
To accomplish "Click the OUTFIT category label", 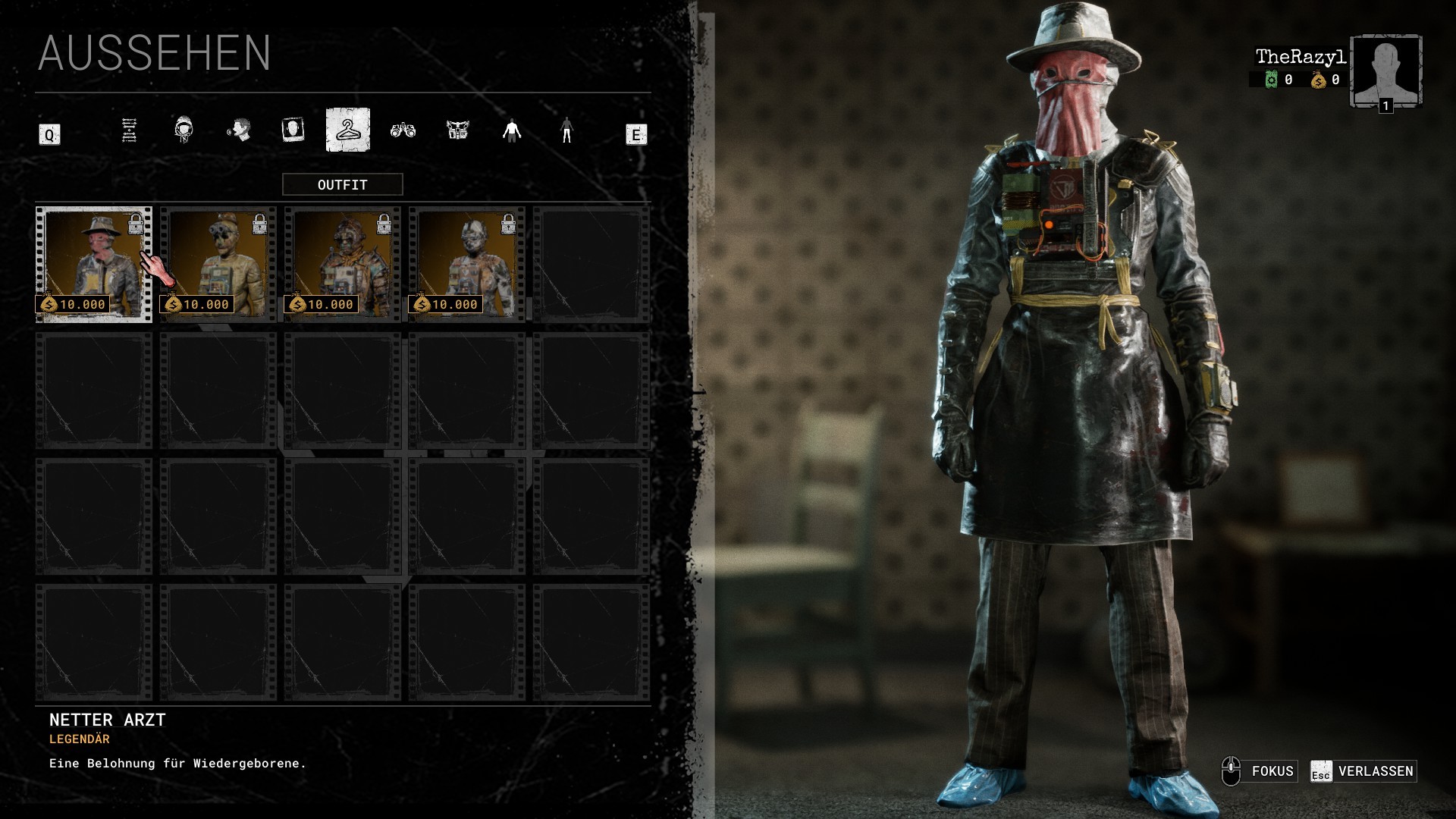I will (343, 184).
